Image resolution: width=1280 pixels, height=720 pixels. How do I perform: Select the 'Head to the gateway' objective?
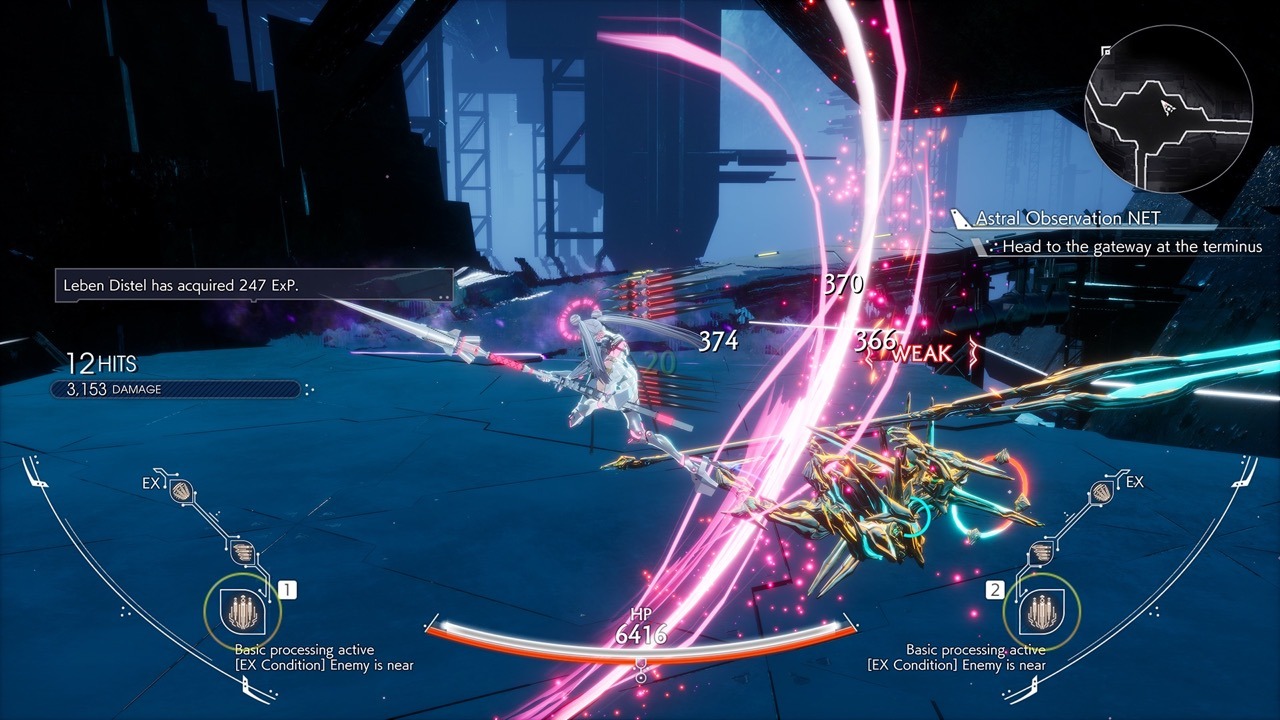click(x=1132, y=246)
